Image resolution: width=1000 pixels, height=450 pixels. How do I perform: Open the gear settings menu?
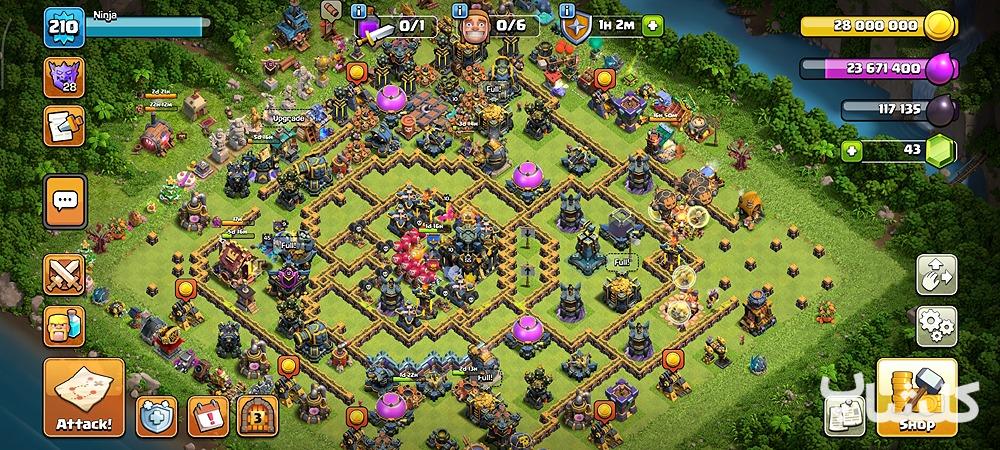(x=936, y=325)
